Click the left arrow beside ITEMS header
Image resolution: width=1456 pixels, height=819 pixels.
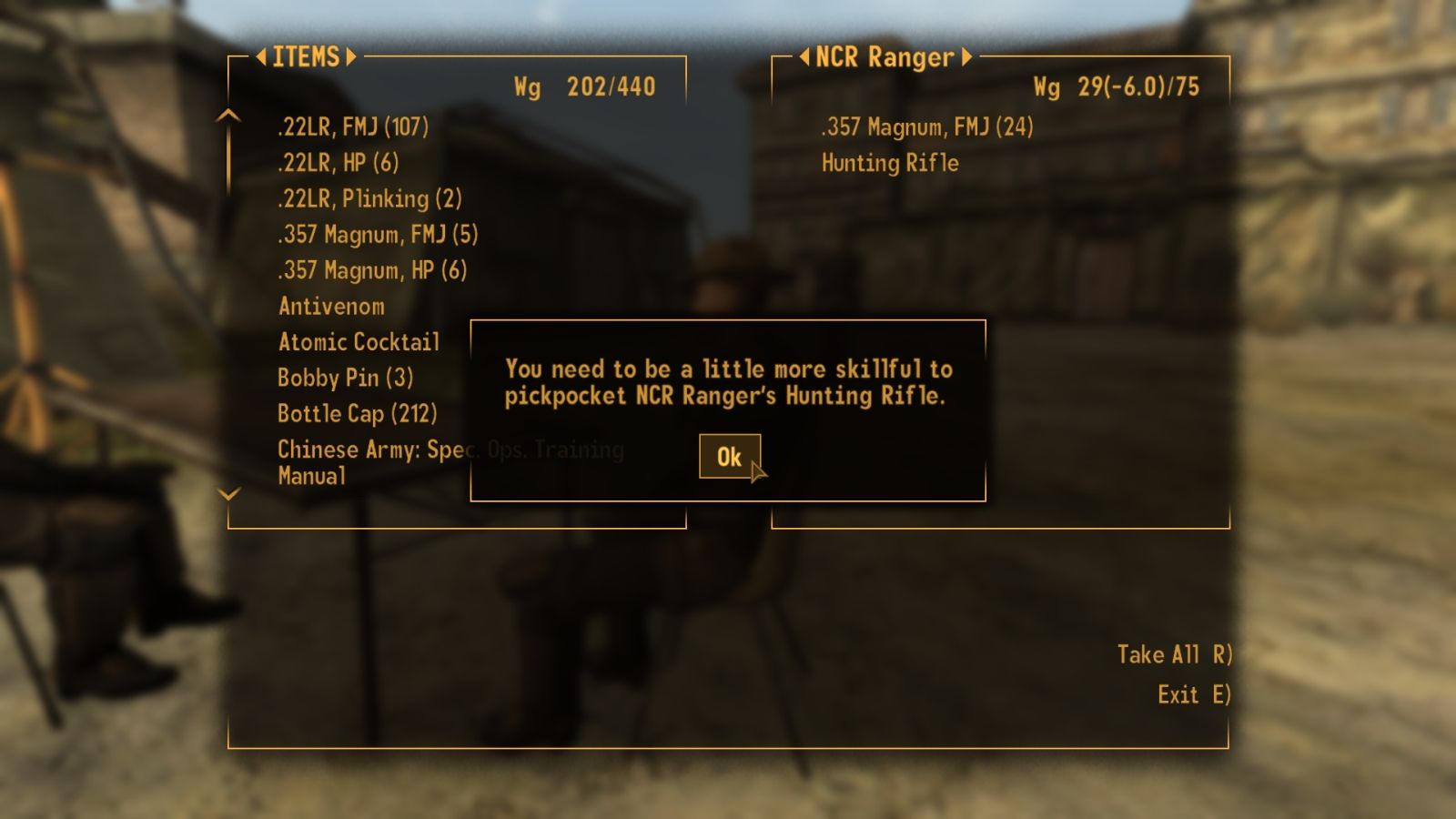pos(259,57)
